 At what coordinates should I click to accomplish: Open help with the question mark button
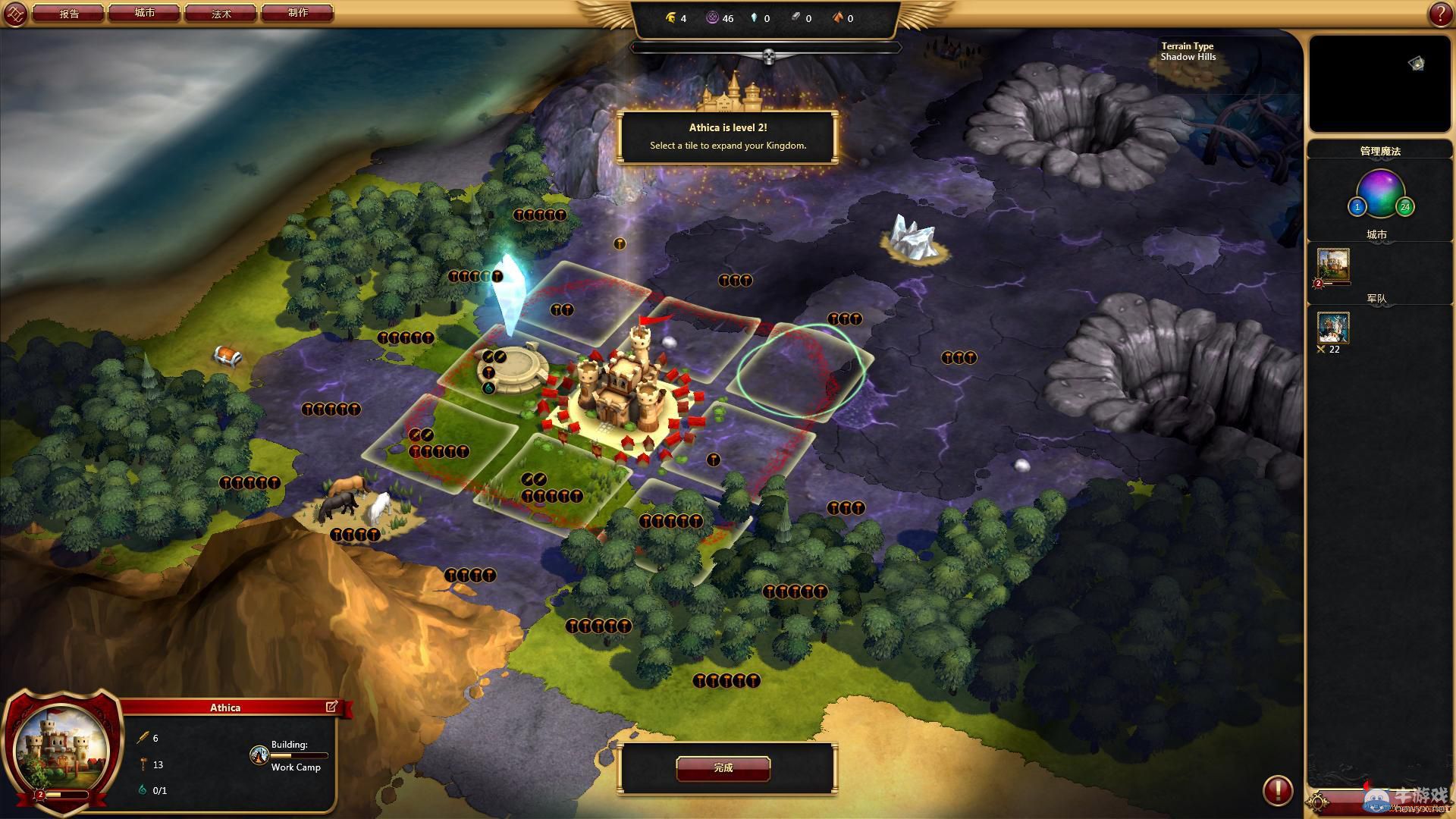pos(1439,14)
